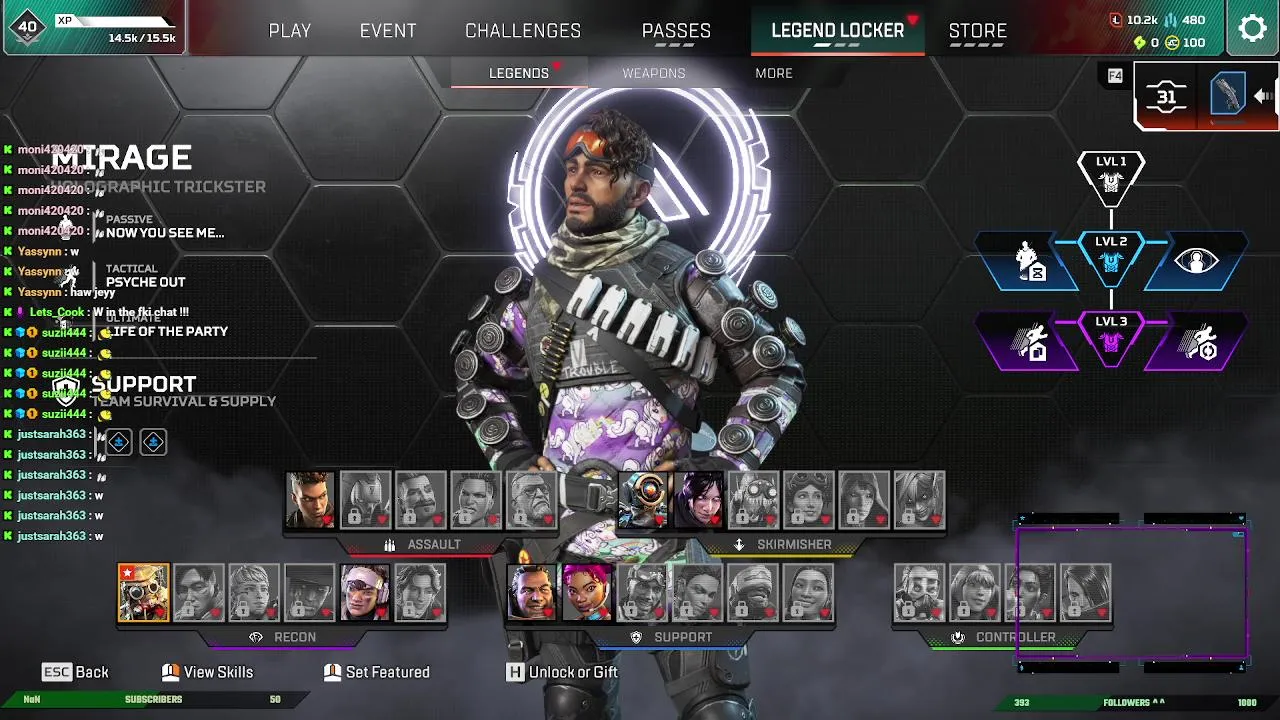The height and width of the screenshot is (720, 1280).
Task: Set Mirage as Featured legend
Action: coord(377,672)
